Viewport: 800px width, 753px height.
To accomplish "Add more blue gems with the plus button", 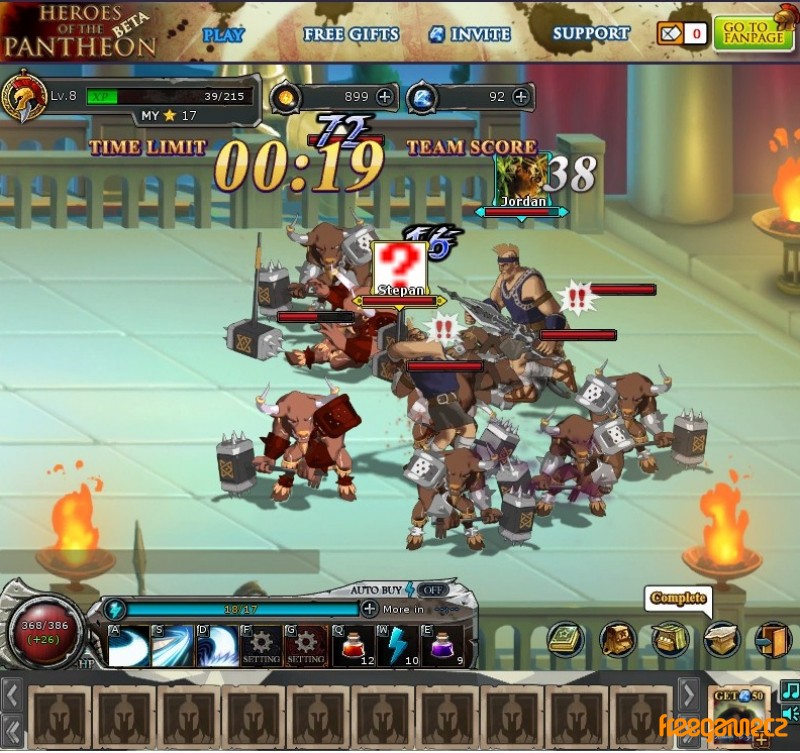I will [x=520, y=97].
